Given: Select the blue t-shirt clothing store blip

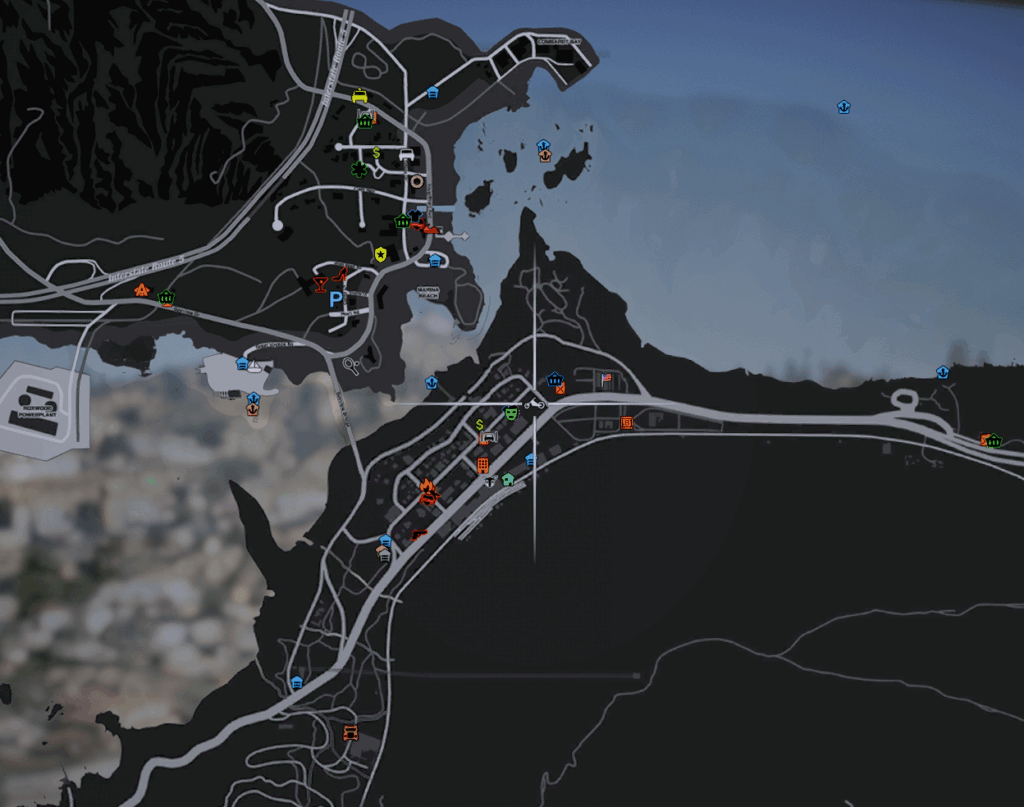Looking at the screenshot, I should 418,213.
